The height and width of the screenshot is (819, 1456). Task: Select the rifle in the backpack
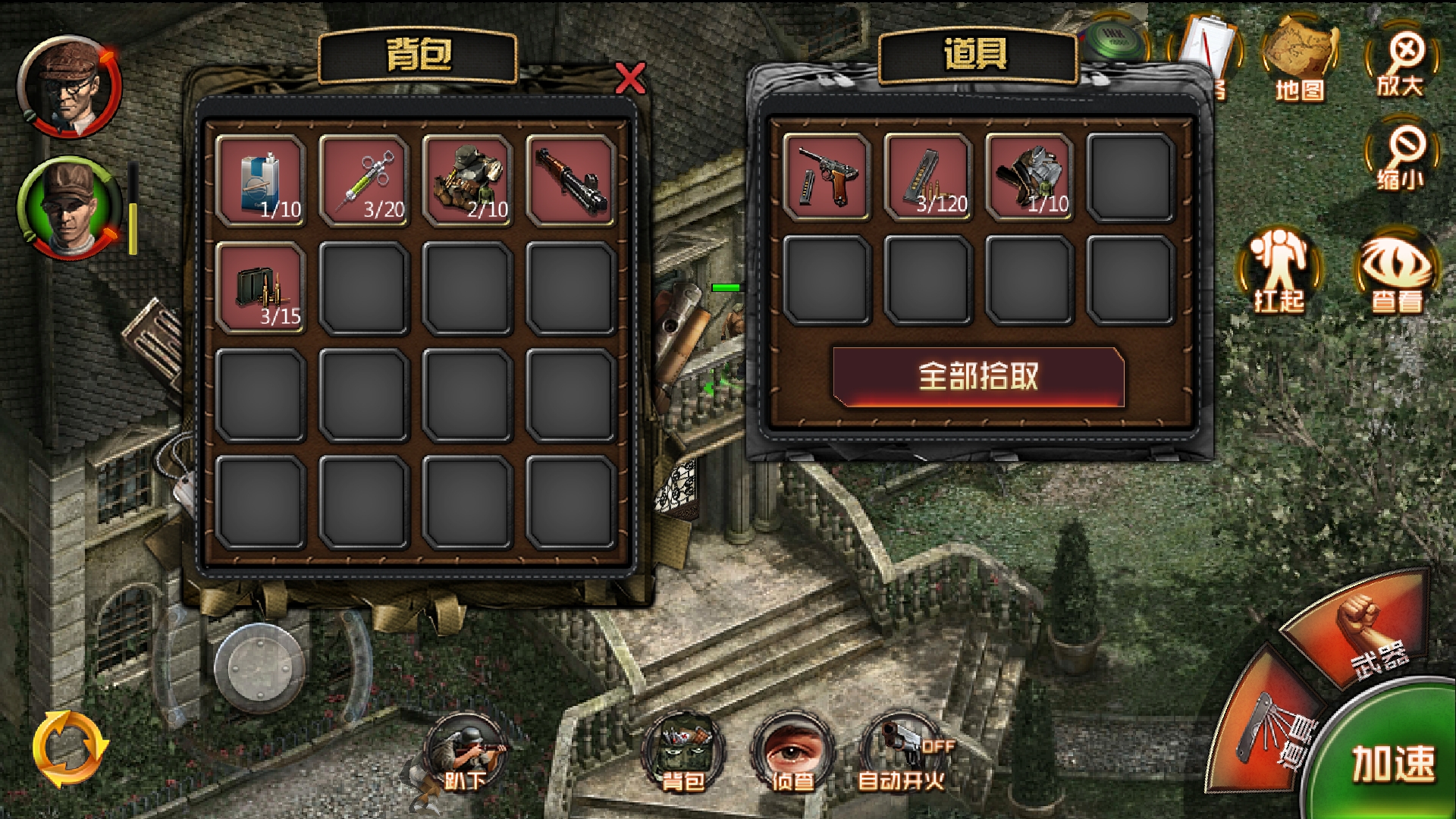point(570,180)
